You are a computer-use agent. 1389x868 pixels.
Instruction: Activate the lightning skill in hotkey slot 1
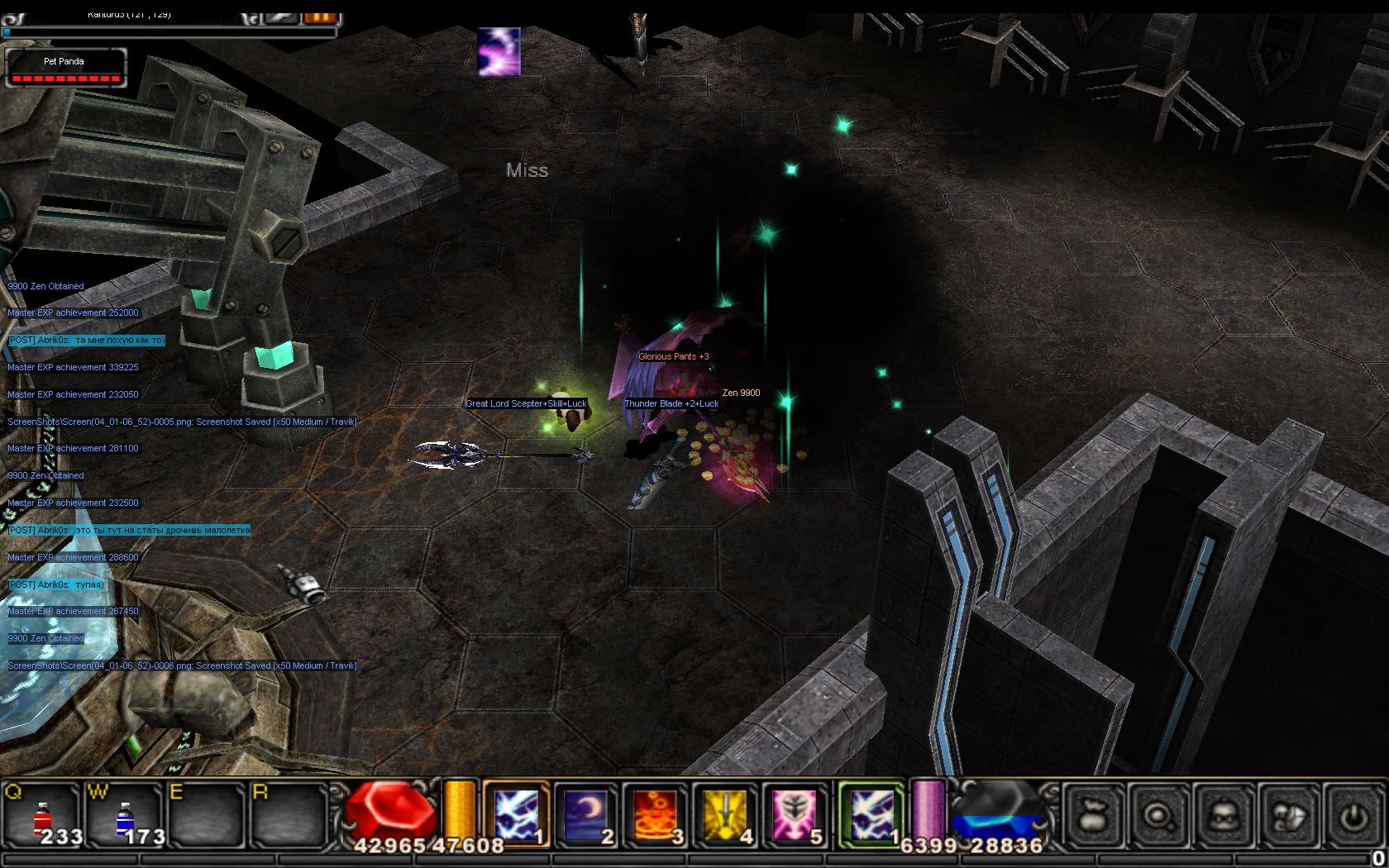tap(517, 813)
